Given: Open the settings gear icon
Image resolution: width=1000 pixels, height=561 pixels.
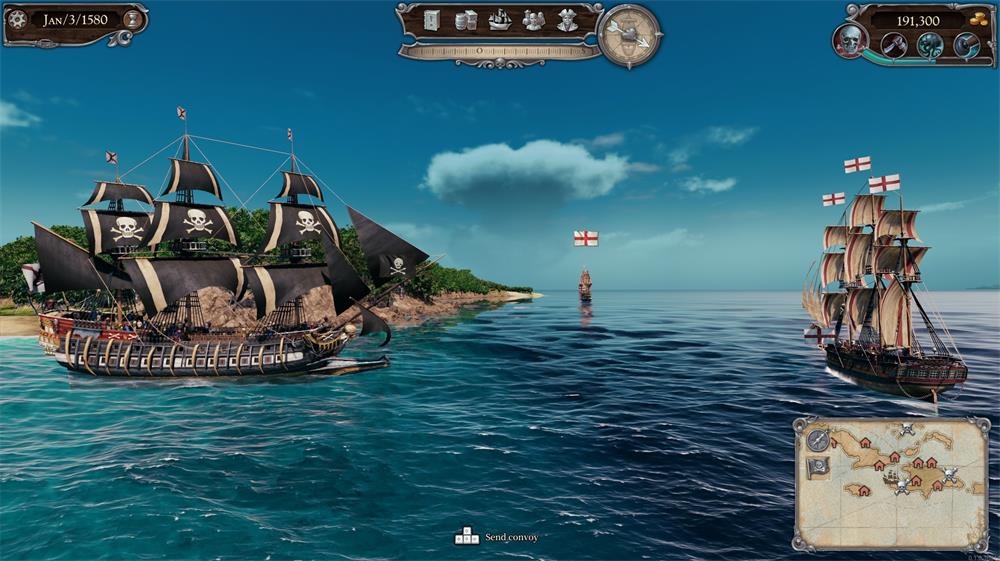Looking at the screenshot, I should point(17,19).
